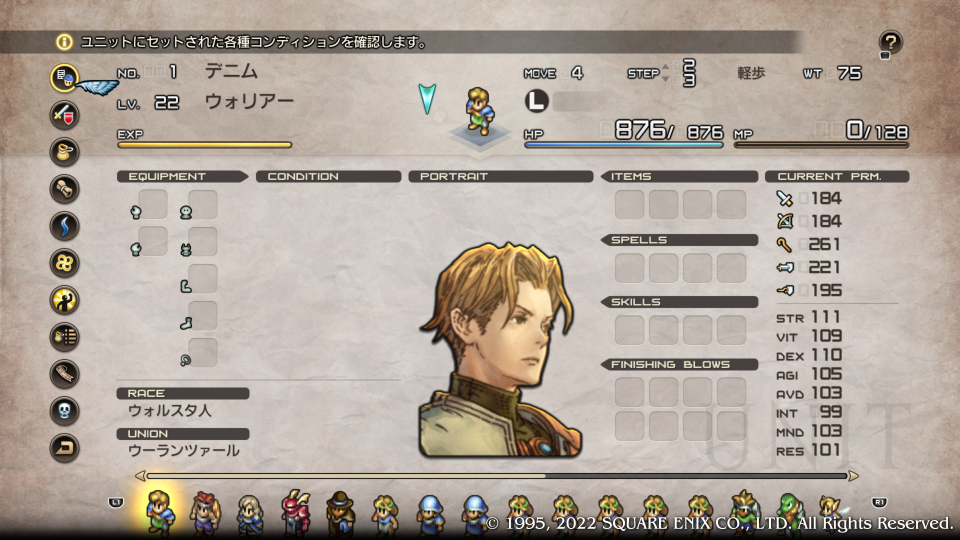This screenshot has width=960, height=540.
Task: Pick the gray-haired unit in roster
Action: coord(249,510)
